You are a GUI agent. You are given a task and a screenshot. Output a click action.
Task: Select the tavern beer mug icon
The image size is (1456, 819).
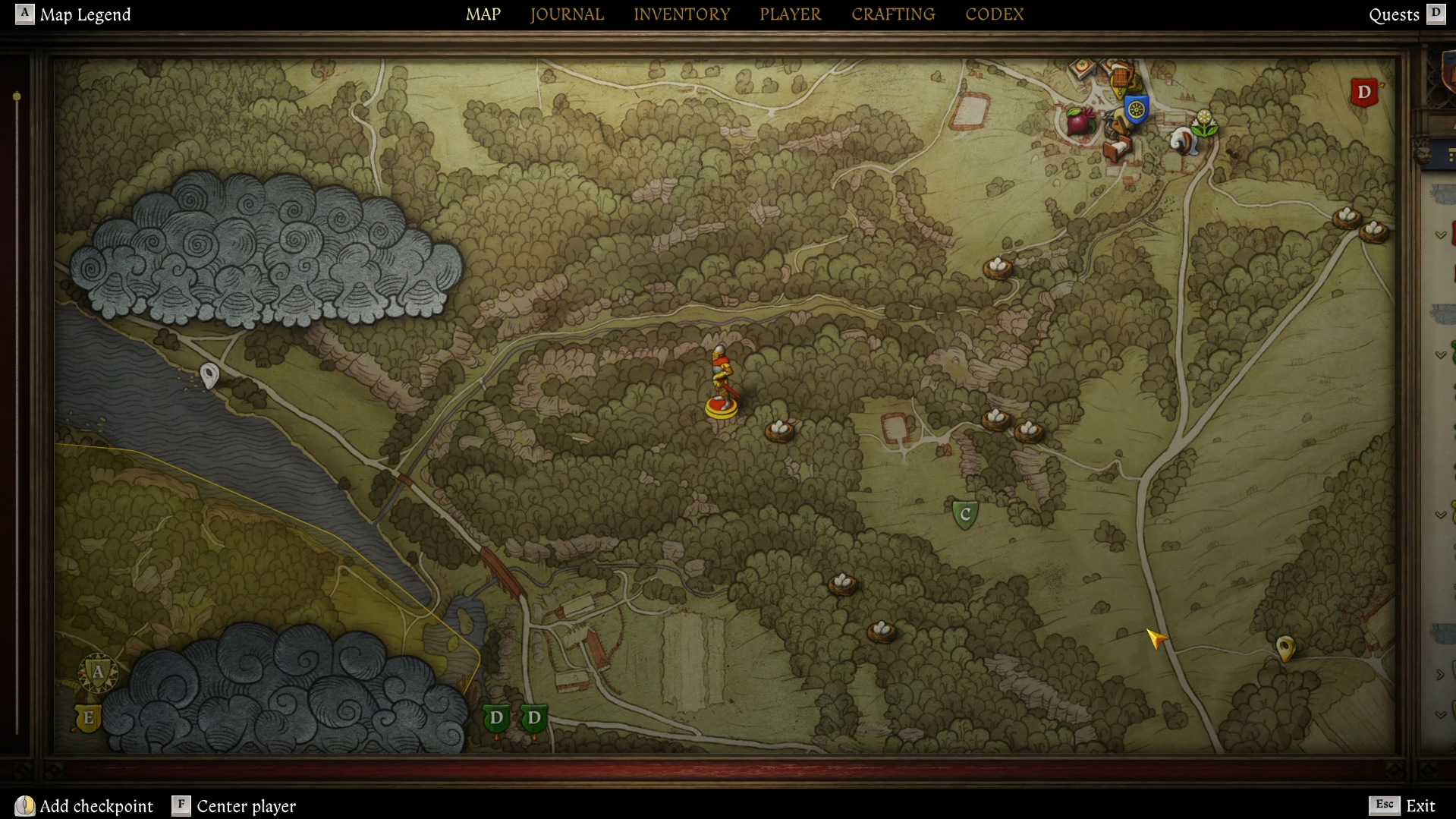[x=1121, y=74]
